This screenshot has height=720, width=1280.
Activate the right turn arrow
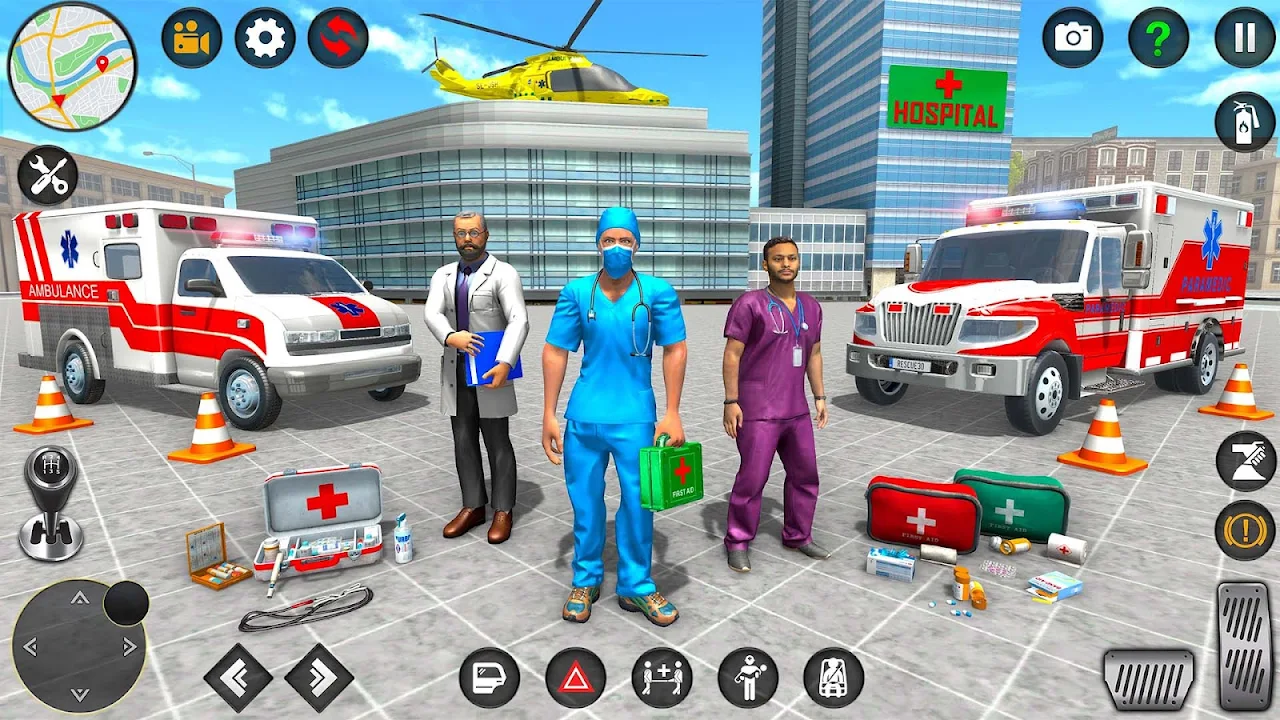[x=319, y=677]
